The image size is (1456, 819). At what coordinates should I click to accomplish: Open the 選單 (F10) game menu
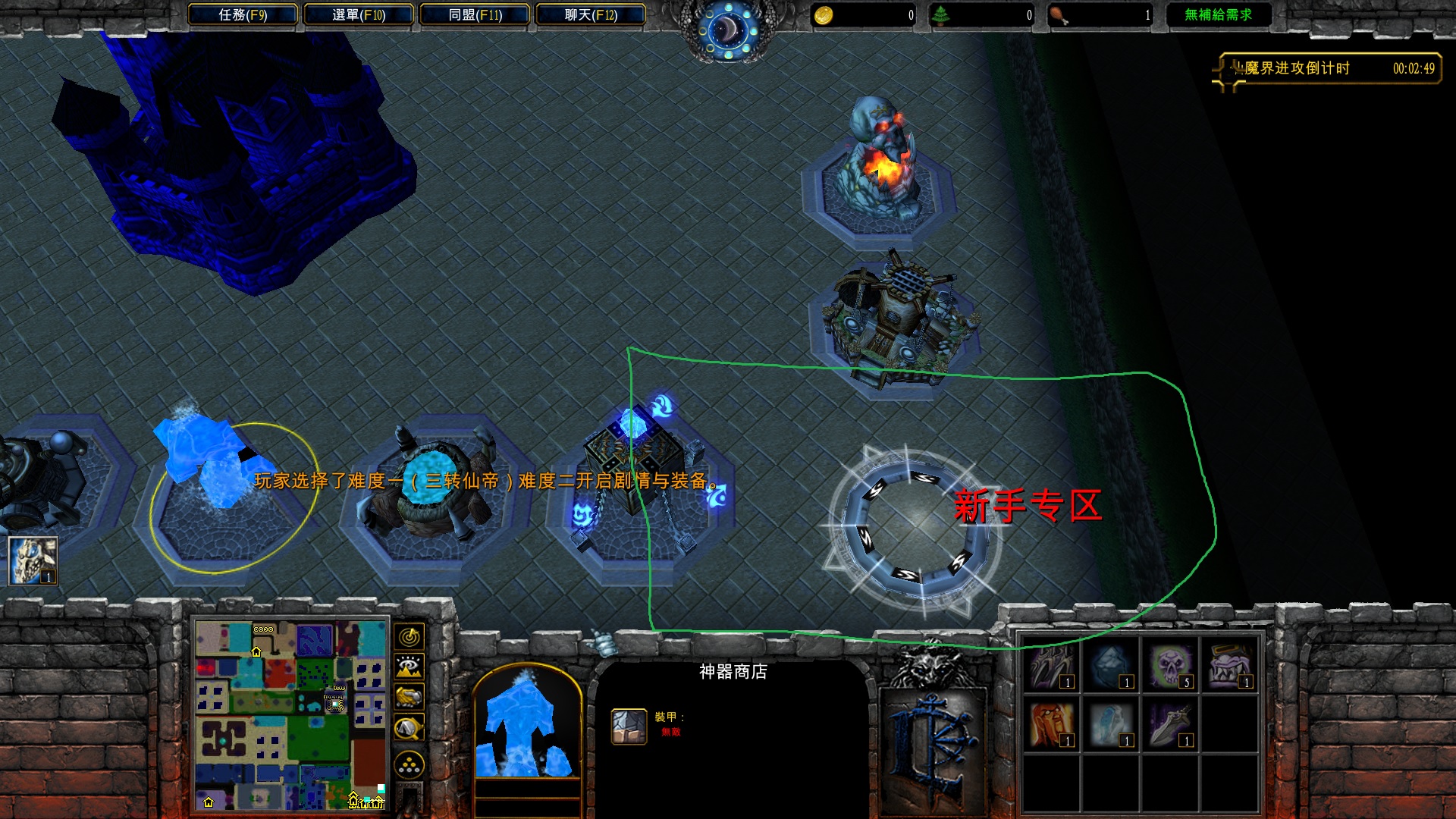coord(359,14)
